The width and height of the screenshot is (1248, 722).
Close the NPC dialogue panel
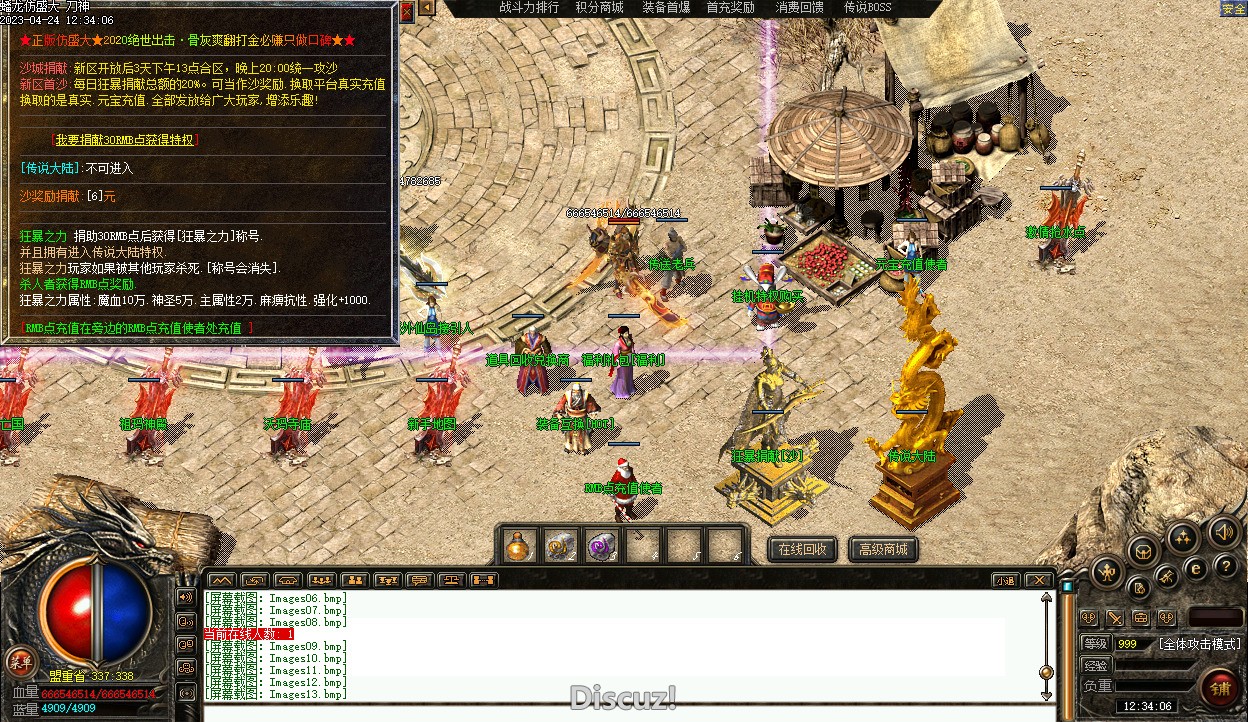point(406,13)
